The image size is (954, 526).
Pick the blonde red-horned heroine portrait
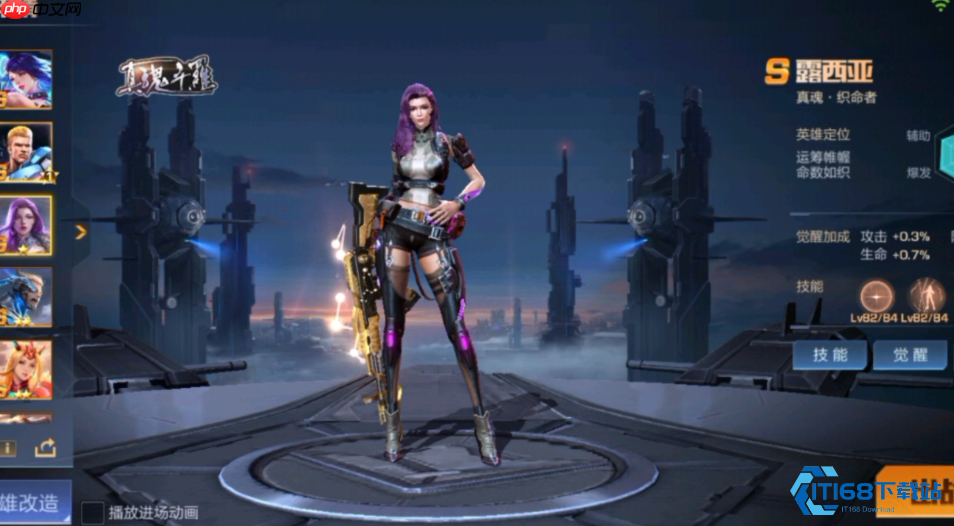coord(26,369)
